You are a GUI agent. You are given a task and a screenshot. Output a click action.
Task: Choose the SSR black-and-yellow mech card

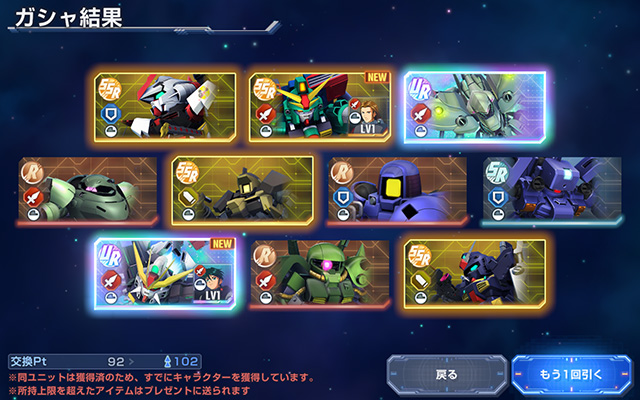click(242, 190)
